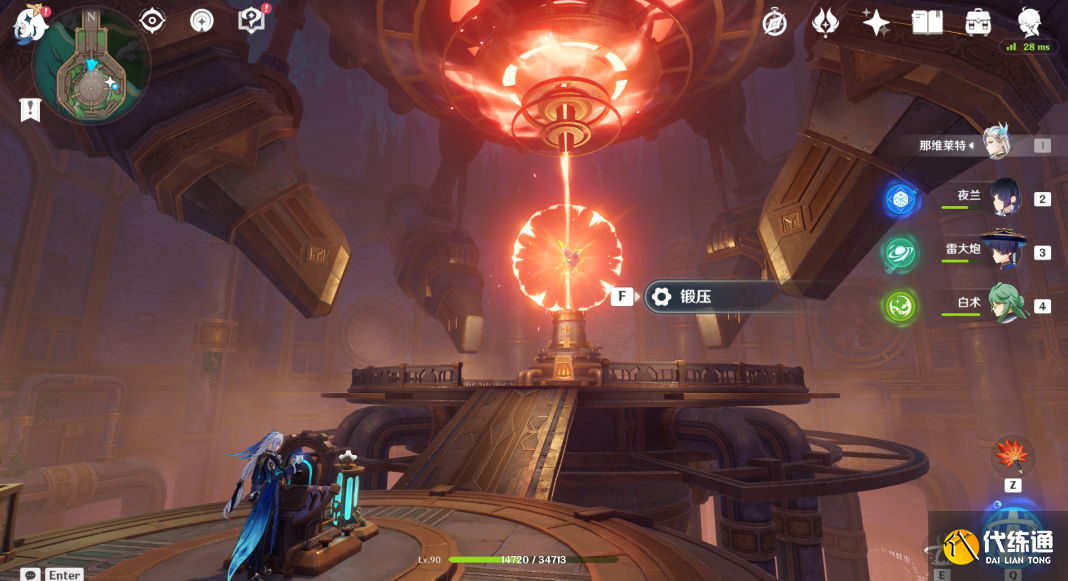Viewport: 1068px width, 581px height.
Task: Switch to party member 夜兰
Action: pos(1004,198)
